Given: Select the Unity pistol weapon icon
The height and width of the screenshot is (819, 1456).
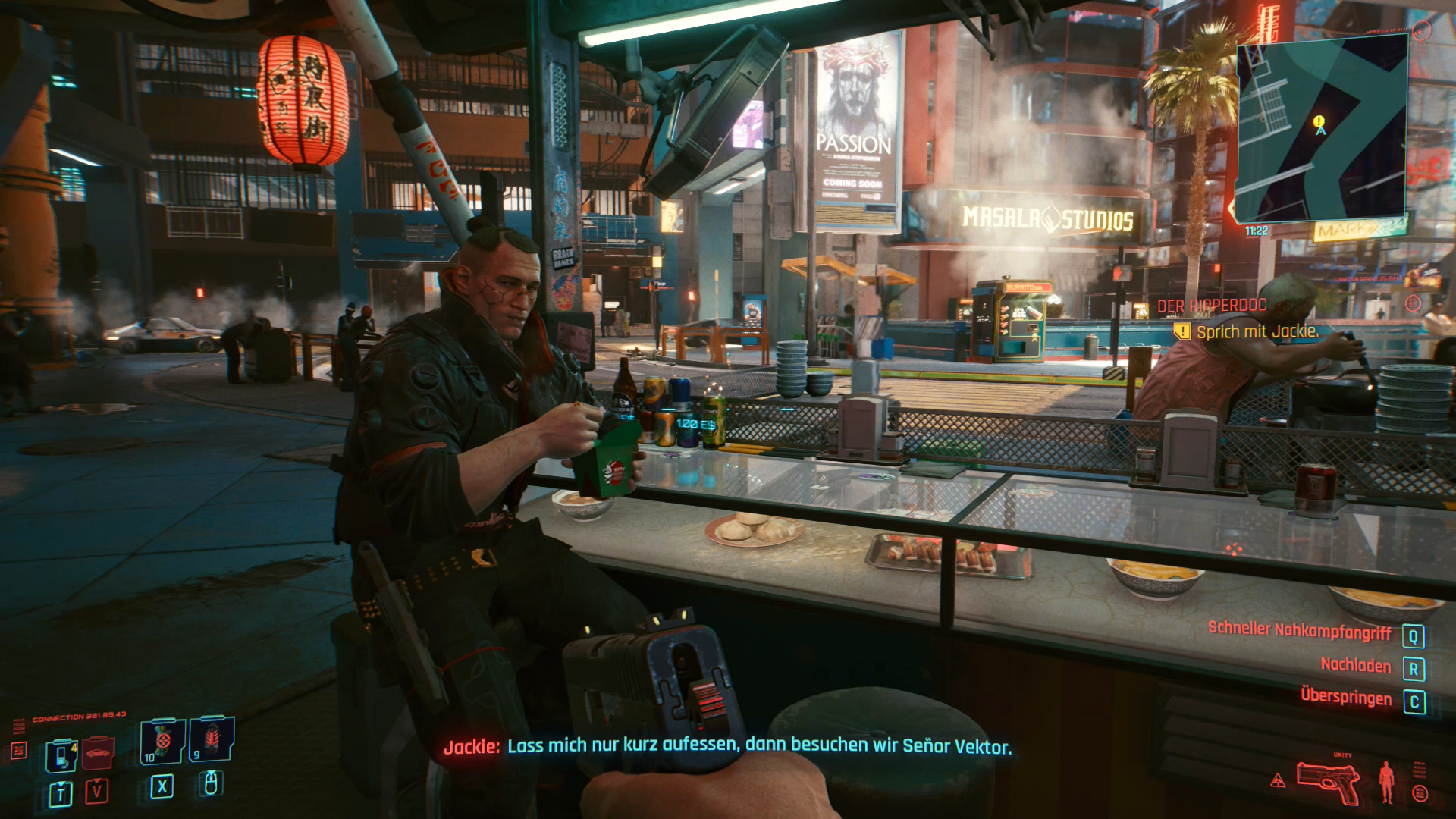Looking at the screenshot, I should pyautogui.click(x=1327, y=783).
